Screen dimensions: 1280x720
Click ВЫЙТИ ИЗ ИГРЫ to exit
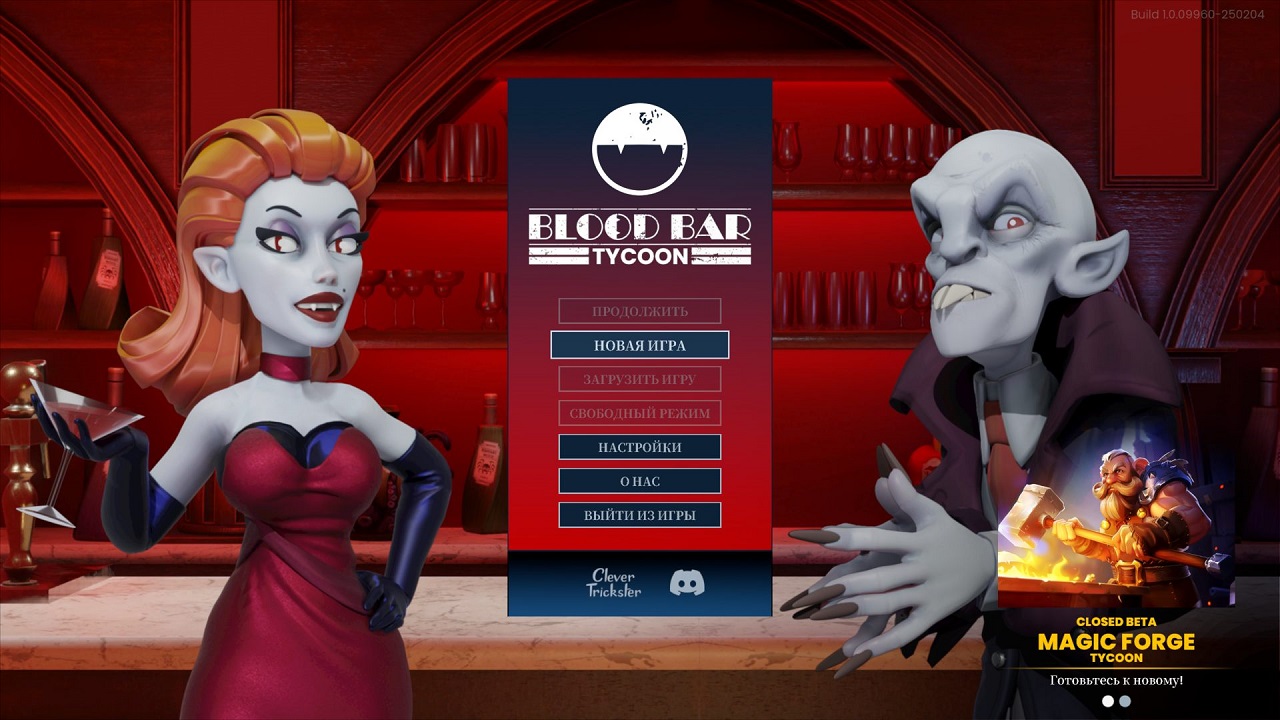(x=639, y=515)
